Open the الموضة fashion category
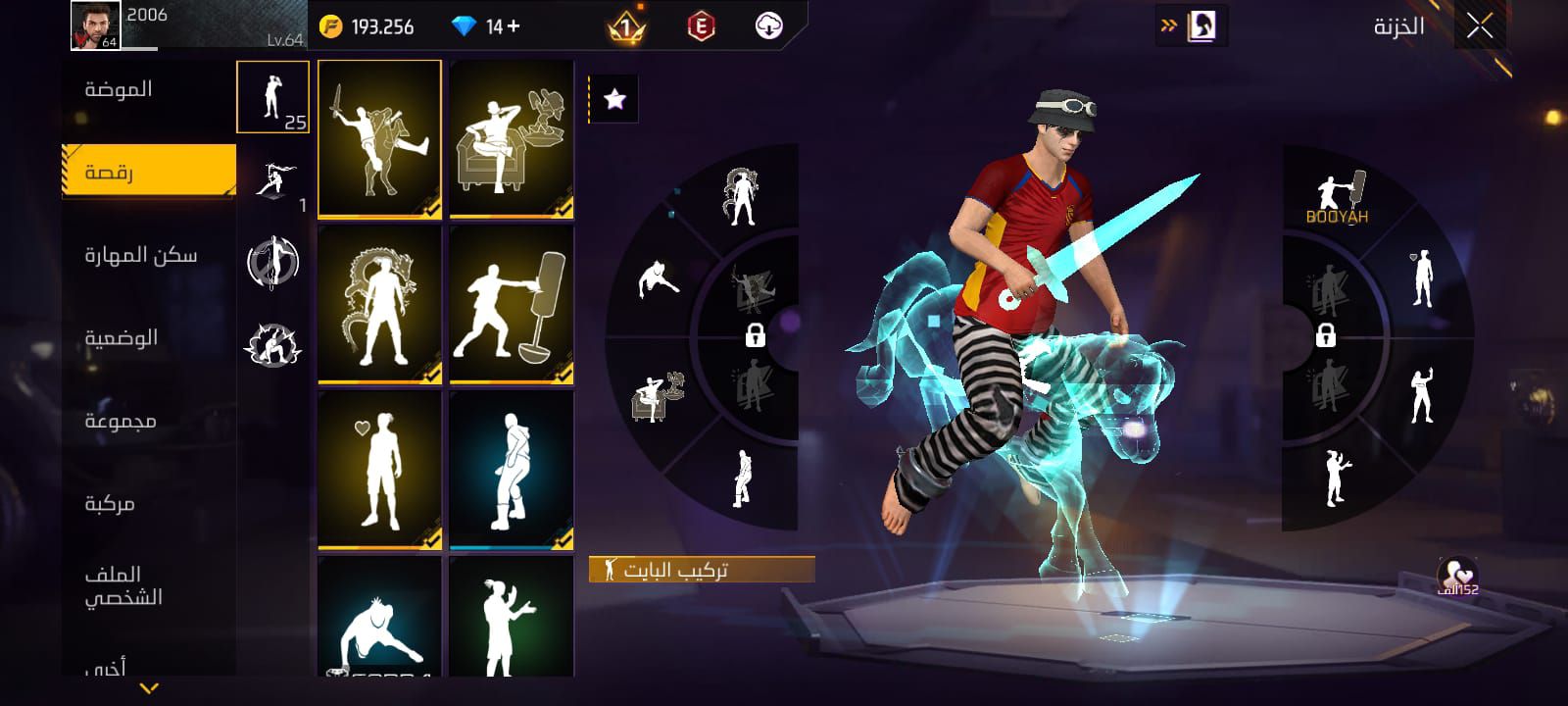 [x=119, y=90]
